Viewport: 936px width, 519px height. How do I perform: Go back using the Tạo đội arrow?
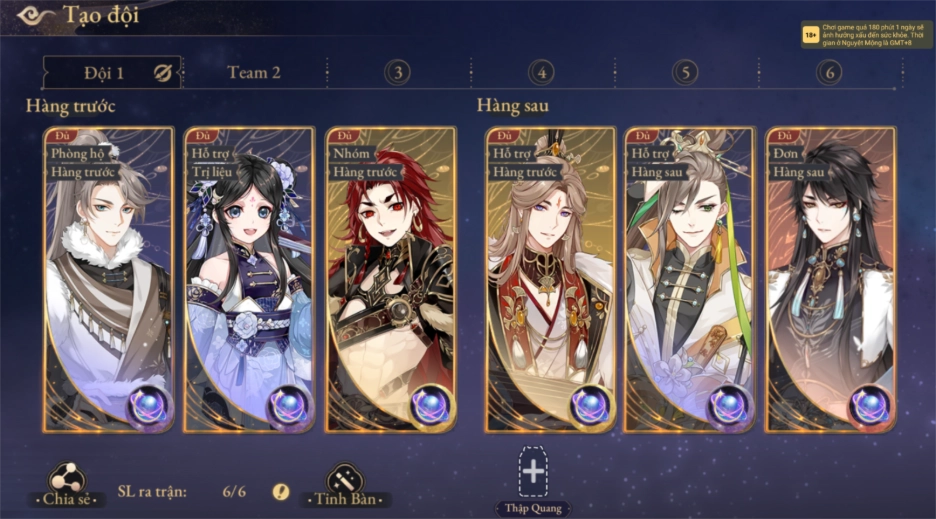point(32,15)
